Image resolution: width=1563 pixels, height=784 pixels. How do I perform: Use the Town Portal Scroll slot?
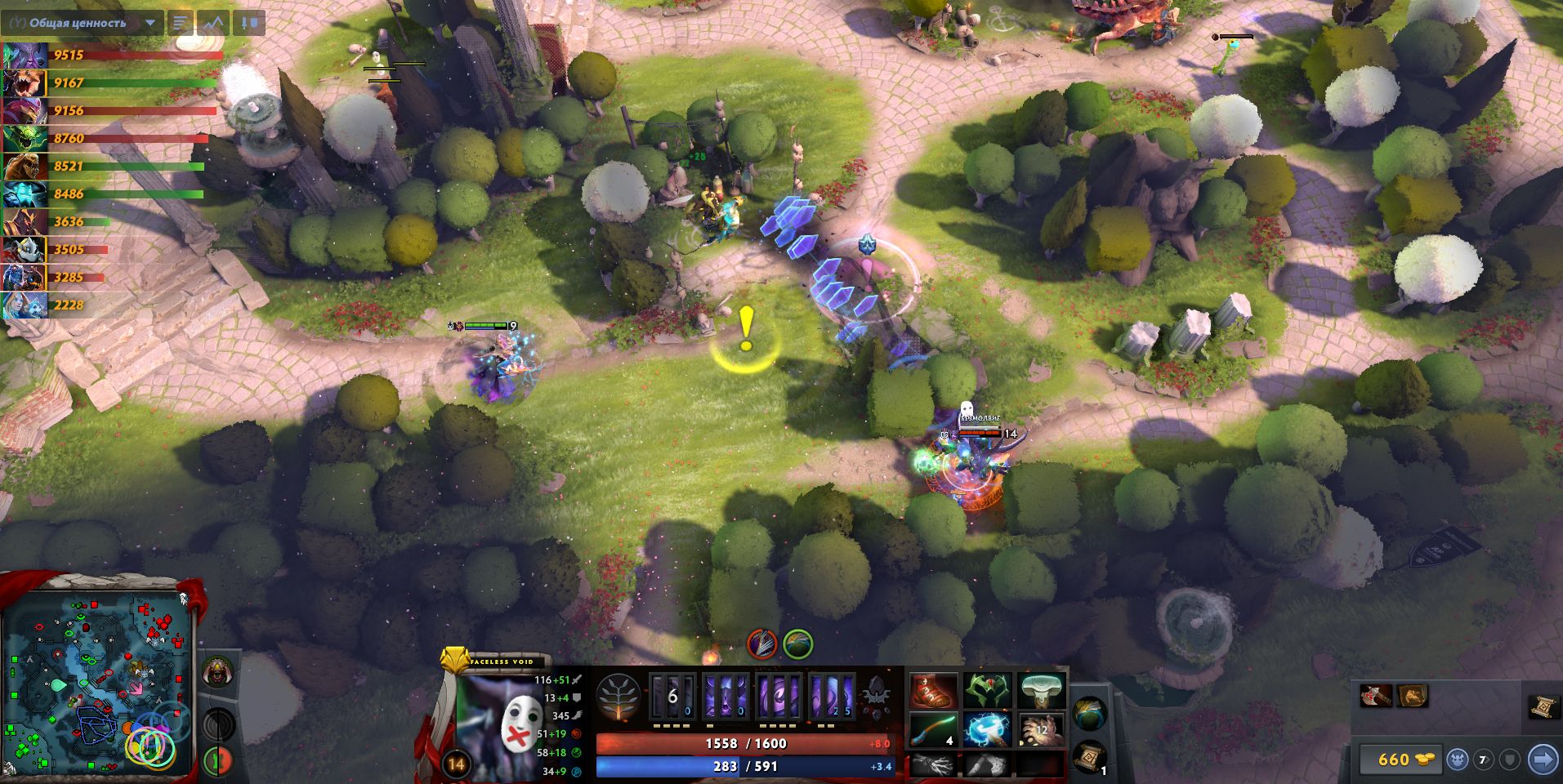pyautogui.click(x=1089, y=757)
